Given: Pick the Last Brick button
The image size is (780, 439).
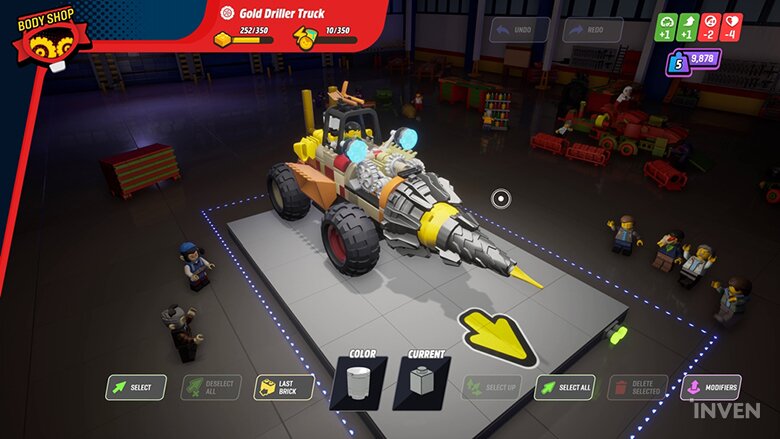Looking at the screenshot, I should (284, 387).
